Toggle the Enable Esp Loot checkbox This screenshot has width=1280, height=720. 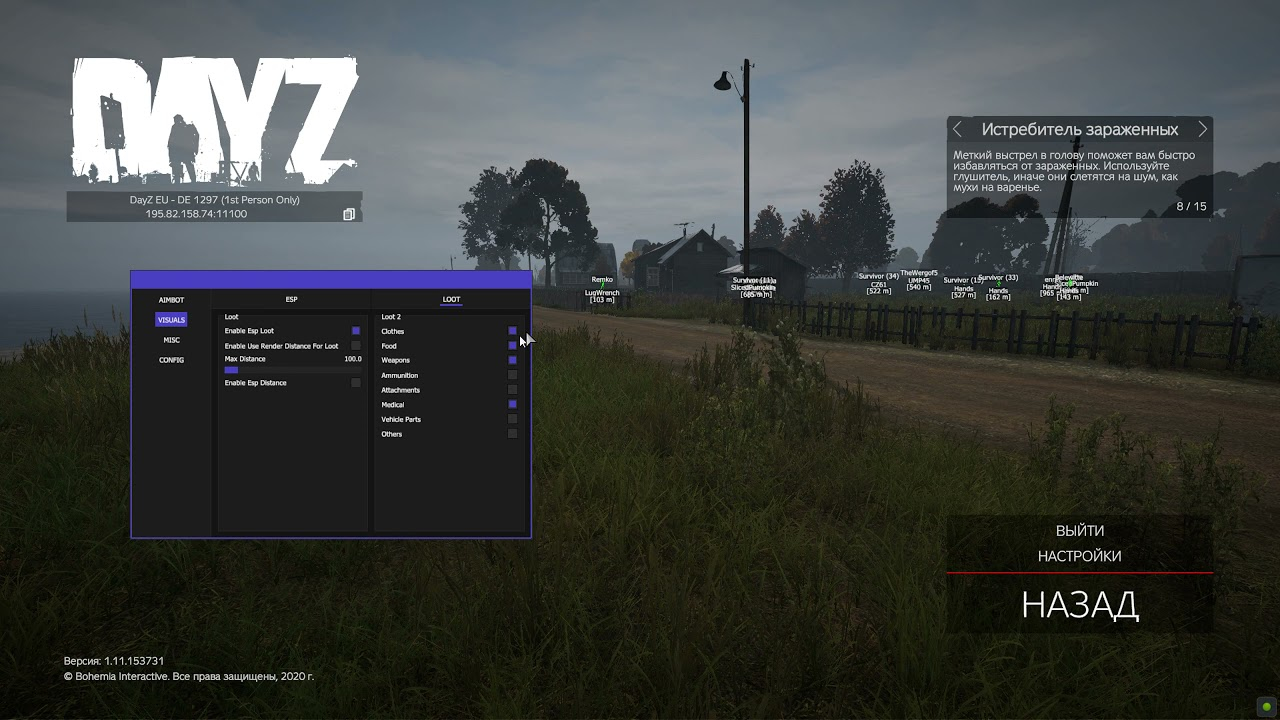(356, 331)
